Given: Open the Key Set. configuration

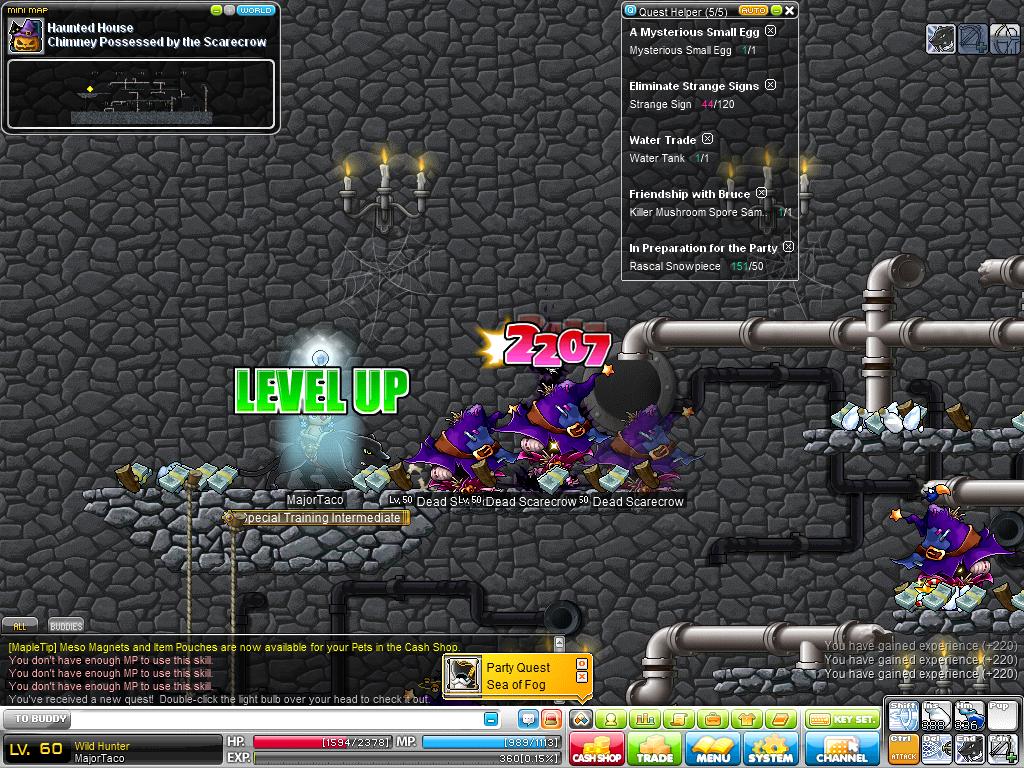Looking at the screenshot, I should point(842,719).
